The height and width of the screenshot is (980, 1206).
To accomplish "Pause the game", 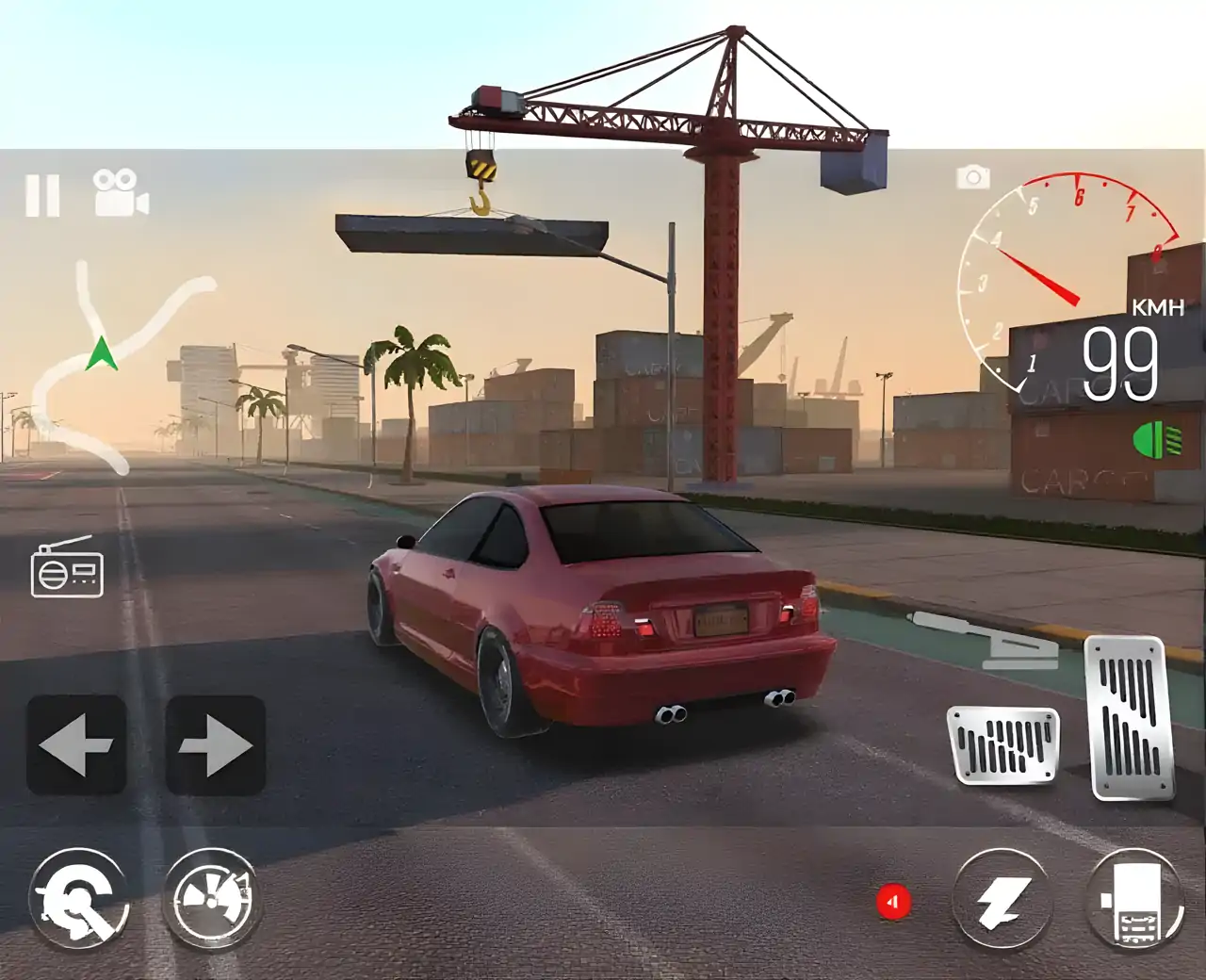I will 42,195.
